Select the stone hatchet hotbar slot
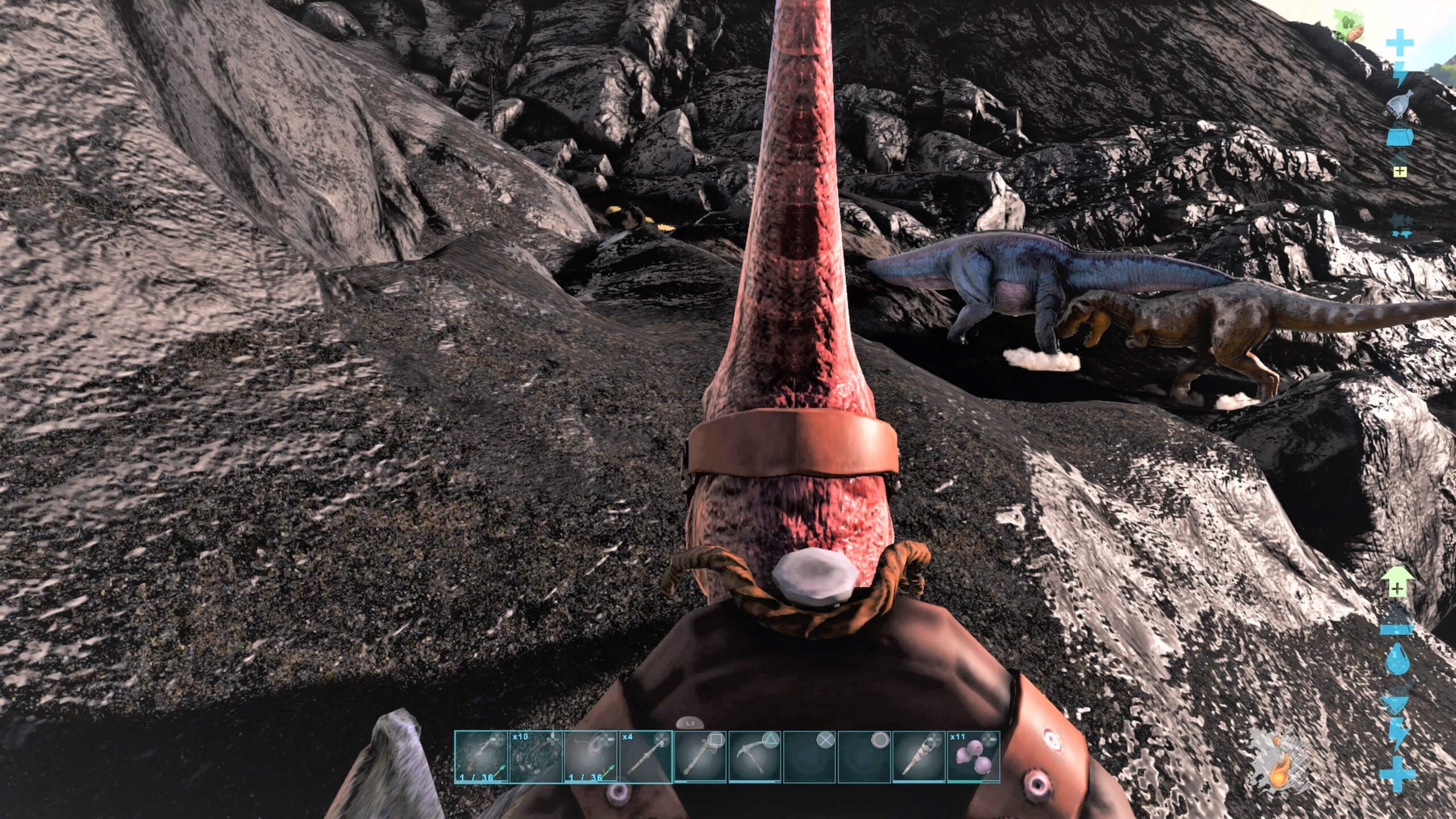The image size is (1456, 819). coord(700,757)
